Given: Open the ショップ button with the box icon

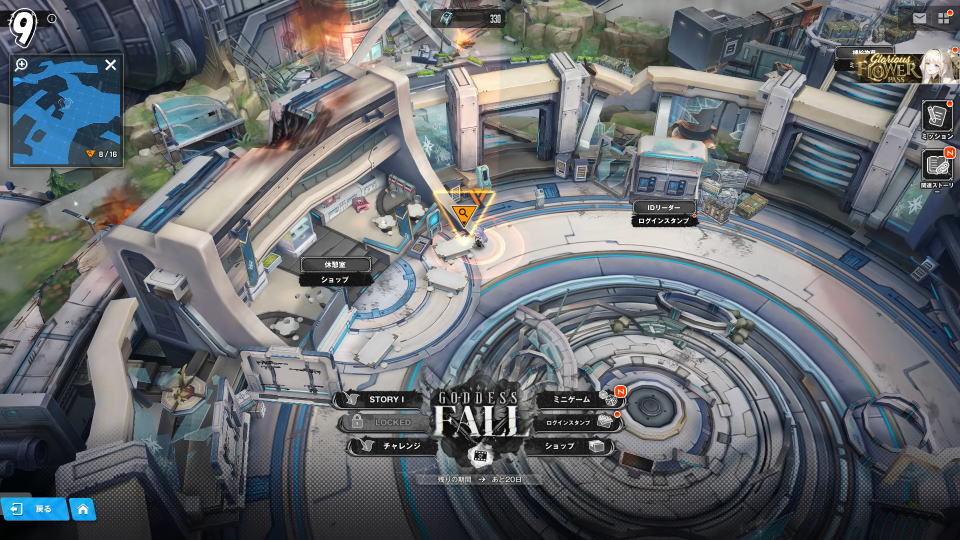Looking at the screenshot, I should point(572,446).
